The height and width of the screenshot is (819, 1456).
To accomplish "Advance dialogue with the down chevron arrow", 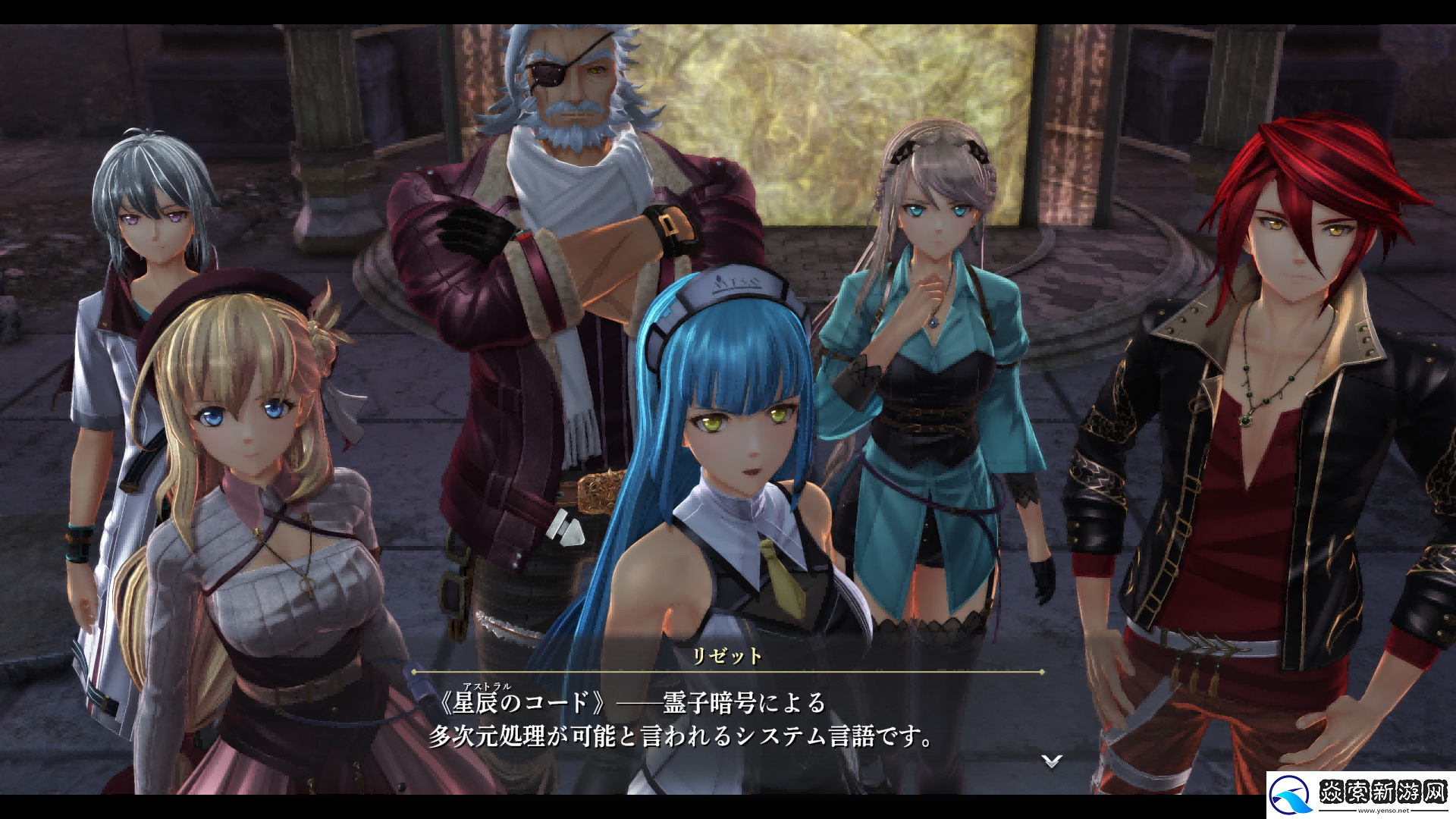I will point(1051,761).
